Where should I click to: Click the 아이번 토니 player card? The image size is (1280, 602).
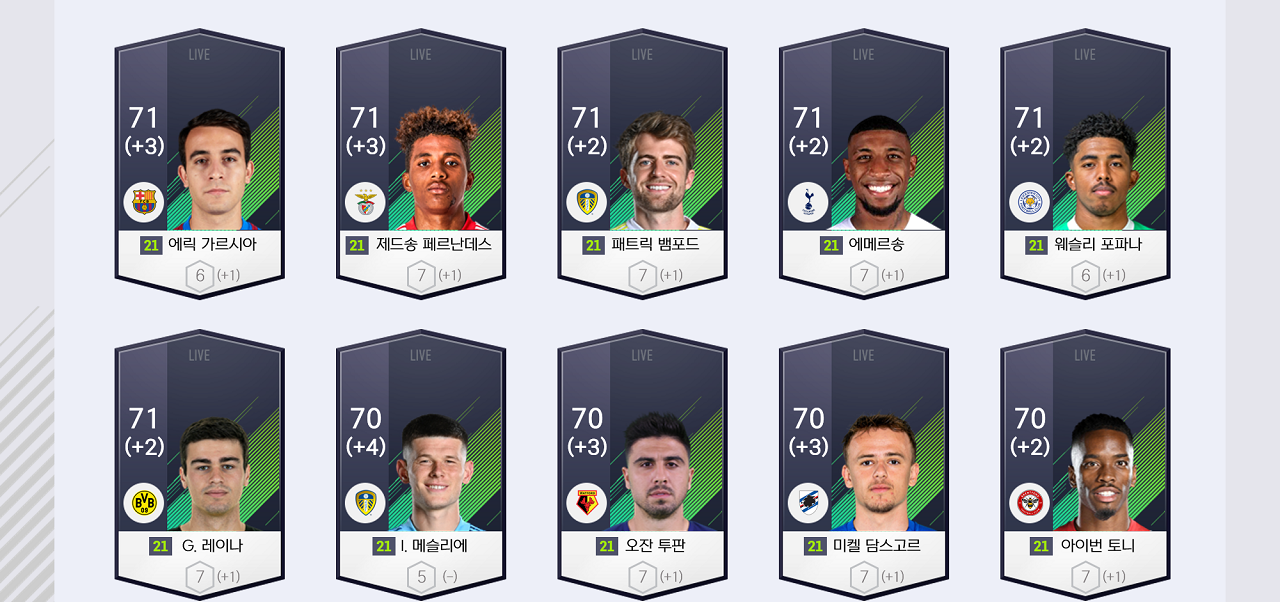(1085, 465)
